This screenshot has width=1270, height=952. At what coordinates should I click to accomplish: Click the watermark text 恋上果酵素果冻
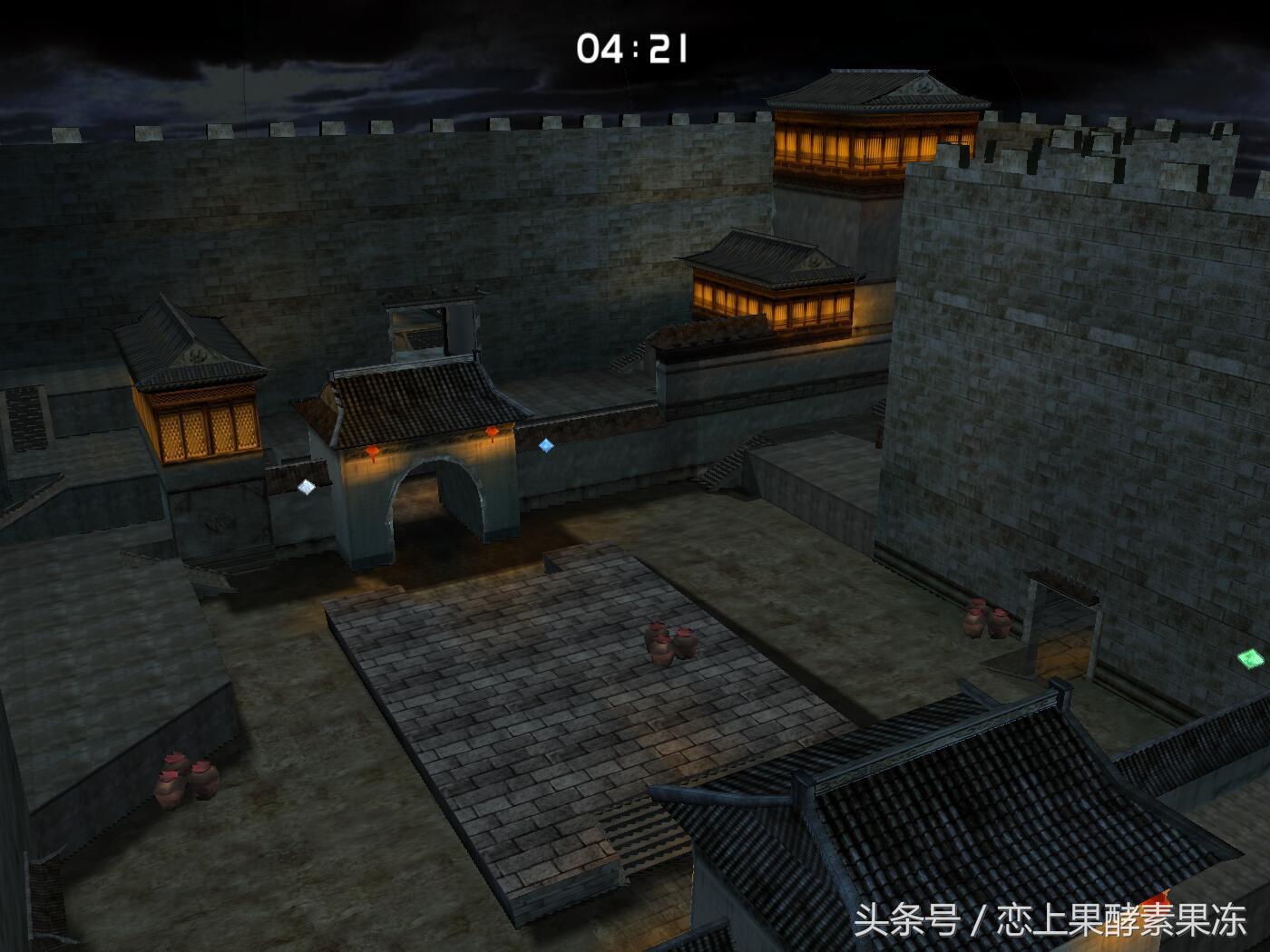[1120, 918]
